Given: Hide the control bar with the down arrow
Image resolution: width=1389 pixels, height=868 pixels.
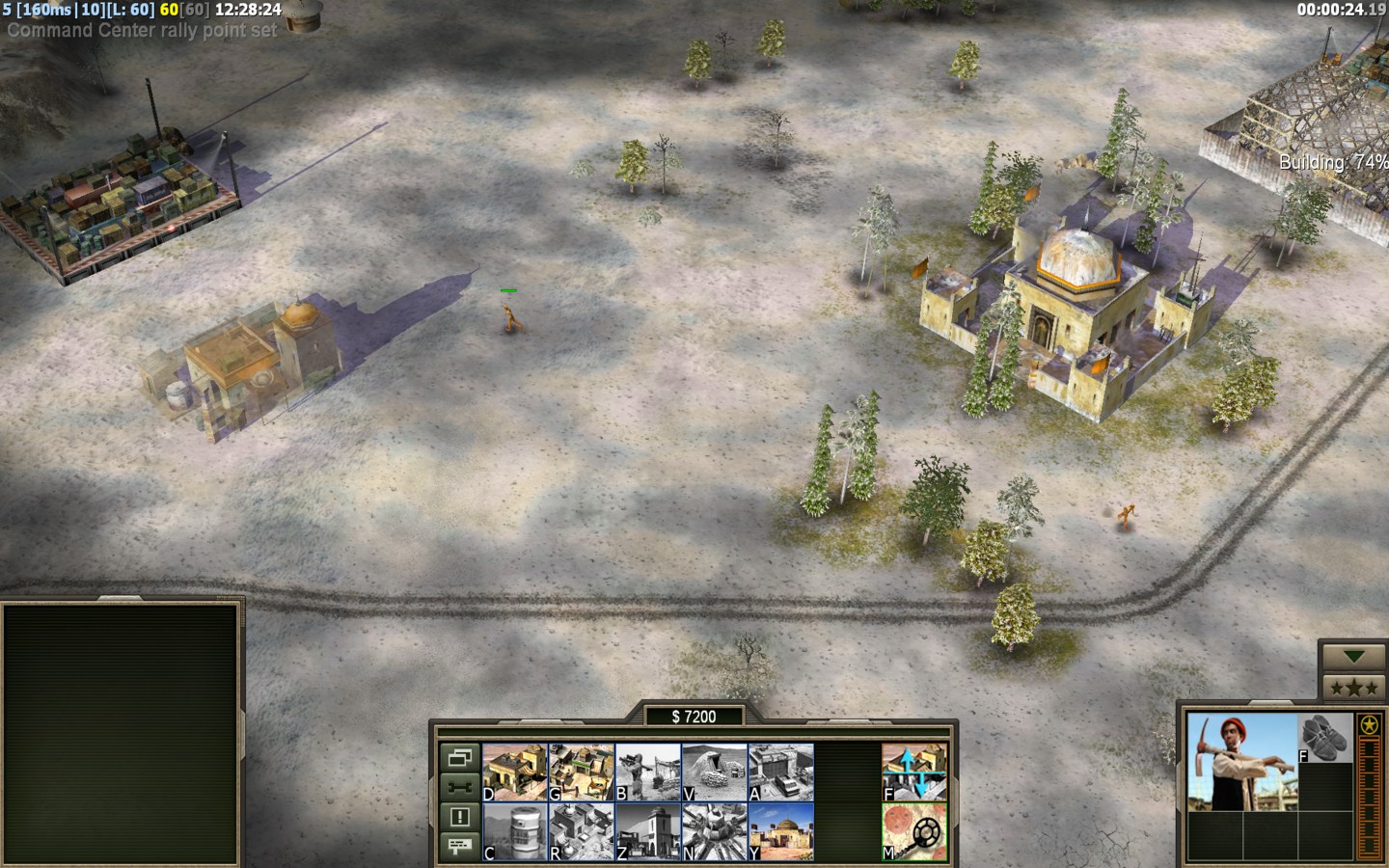Looking at the screenshot, I should coord(1354,657).
